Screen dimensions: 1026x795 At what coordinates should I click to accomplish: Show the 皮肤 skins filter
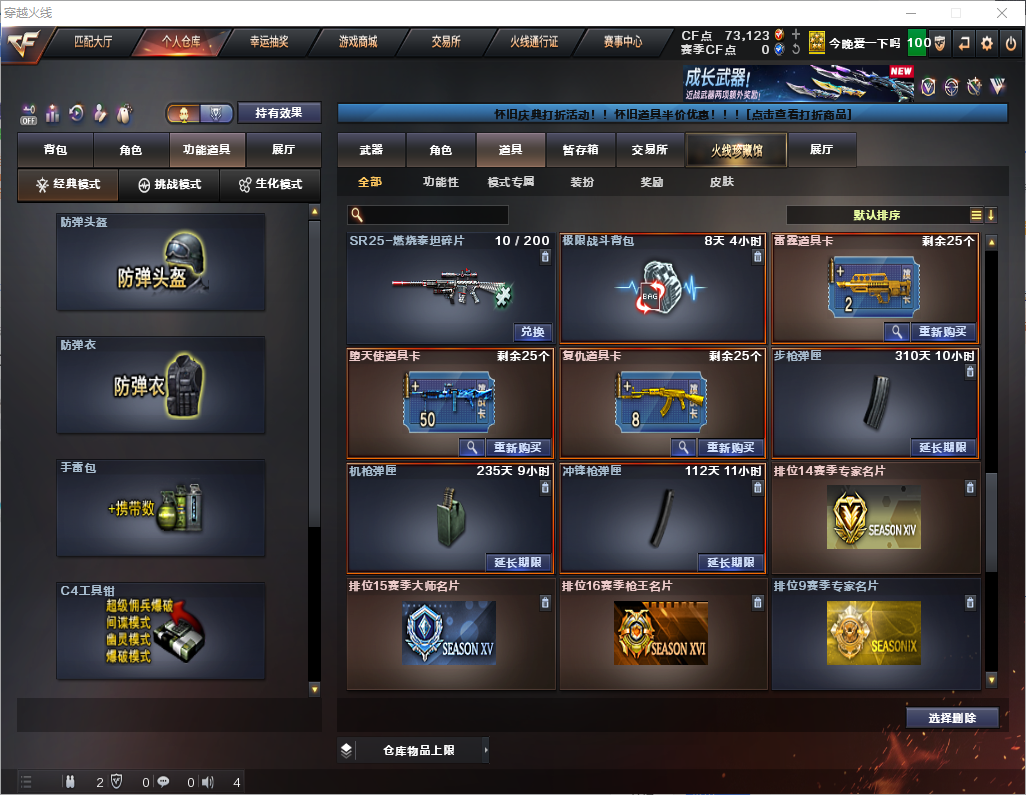[721, 182]
